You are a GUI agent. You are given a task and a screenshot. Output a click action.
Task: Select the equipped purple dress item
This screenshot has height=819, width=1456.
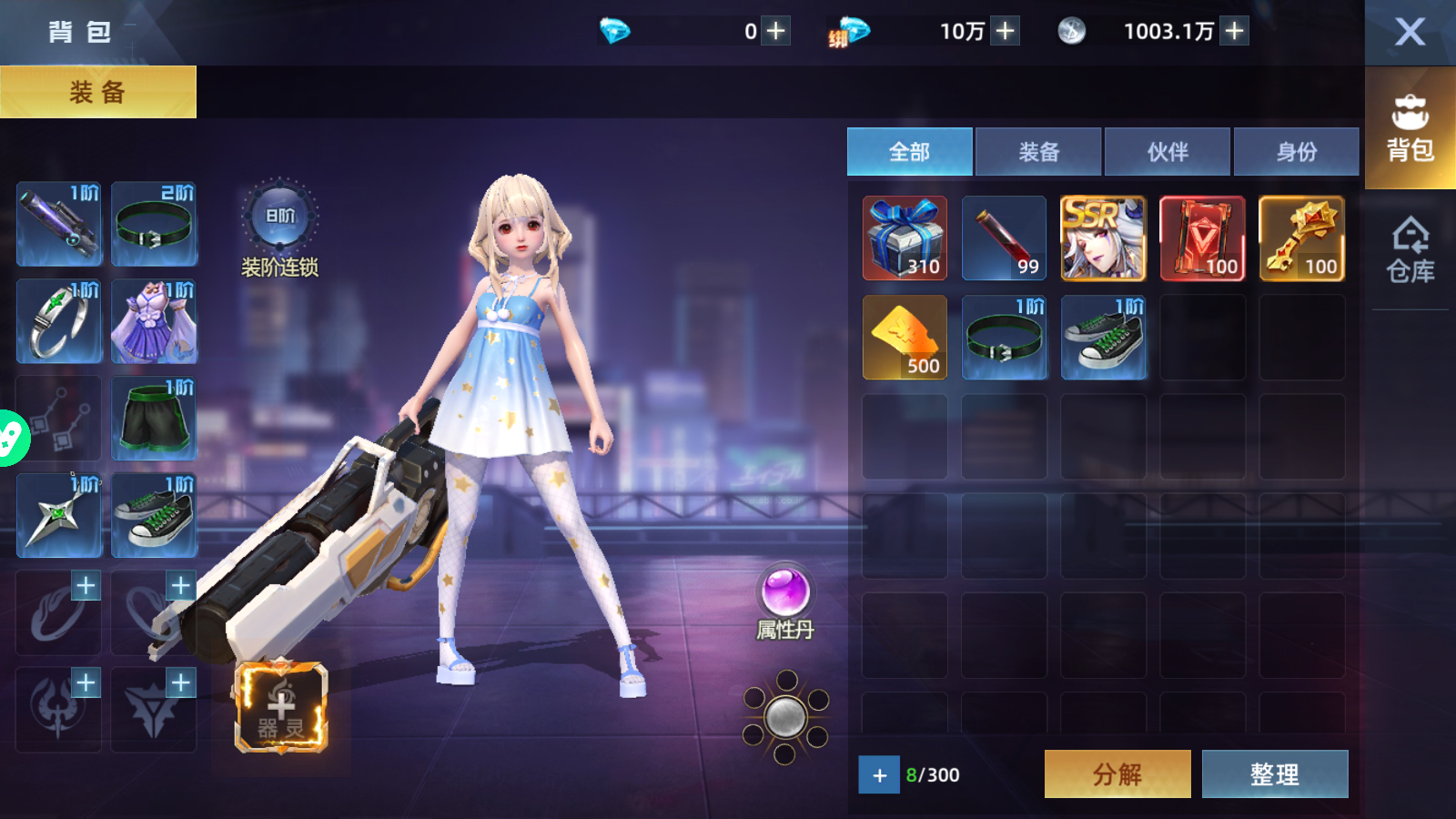click(154, 320)
